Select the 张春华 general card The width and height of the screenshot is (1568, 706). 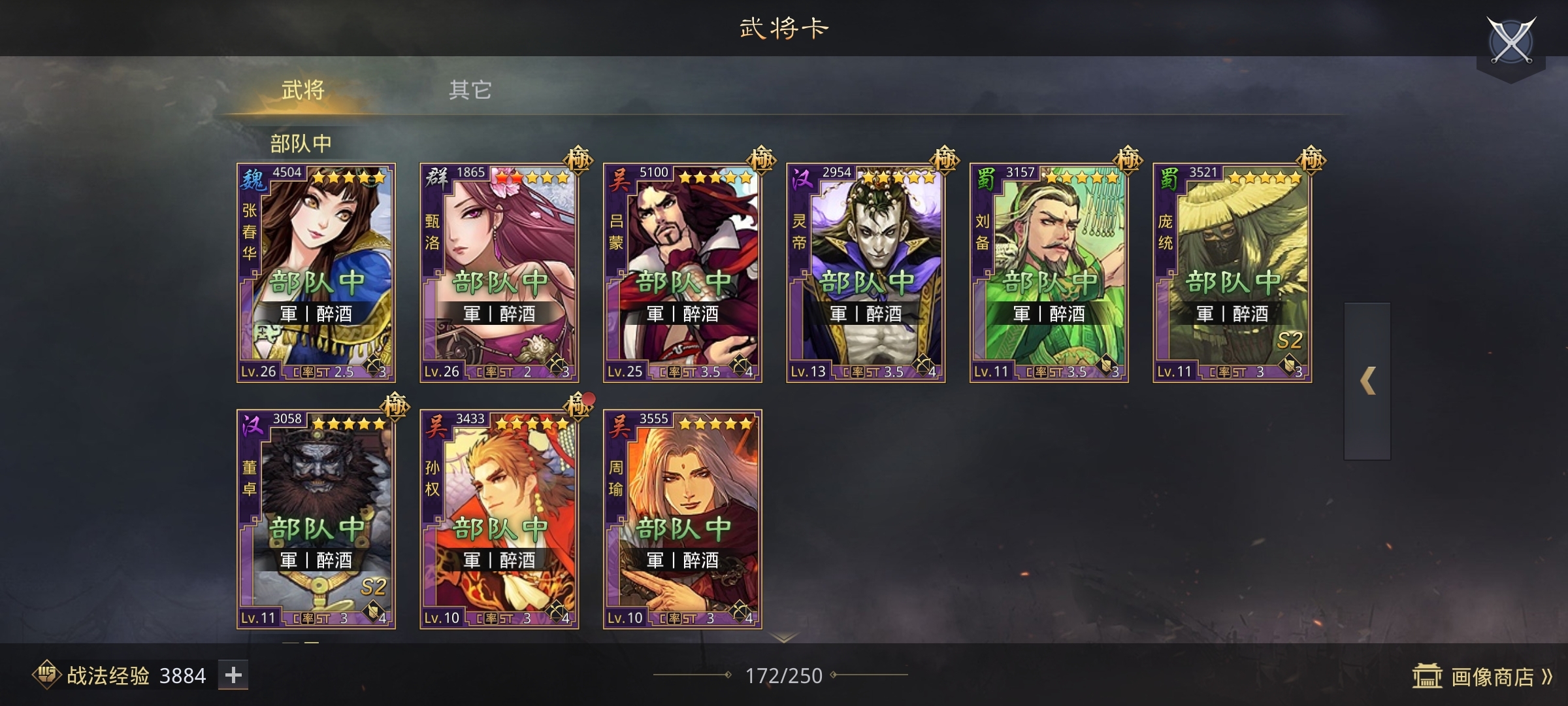316,273
